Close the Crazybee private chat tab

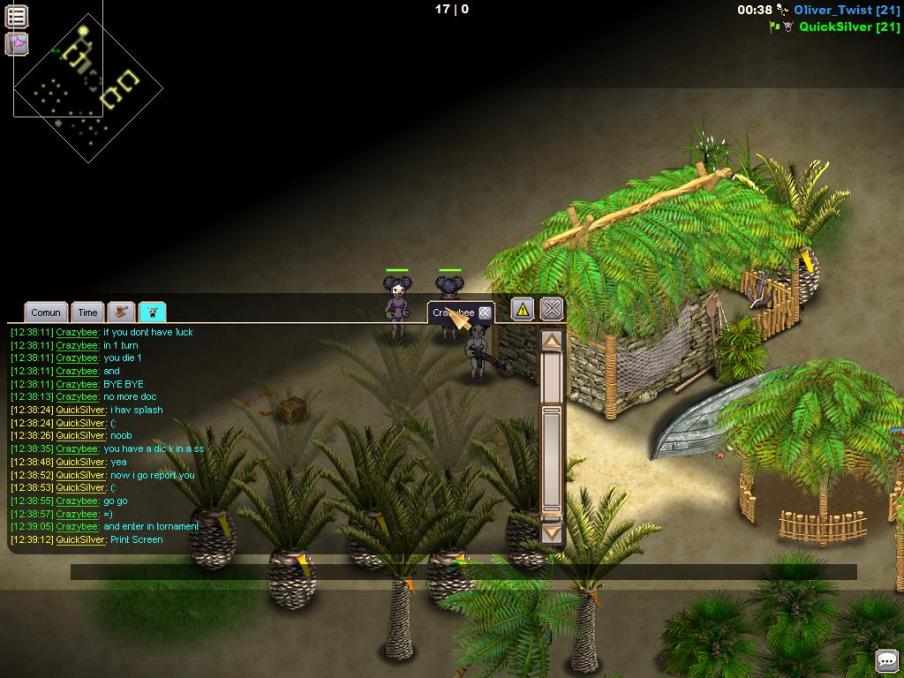(x=485, y=313)
